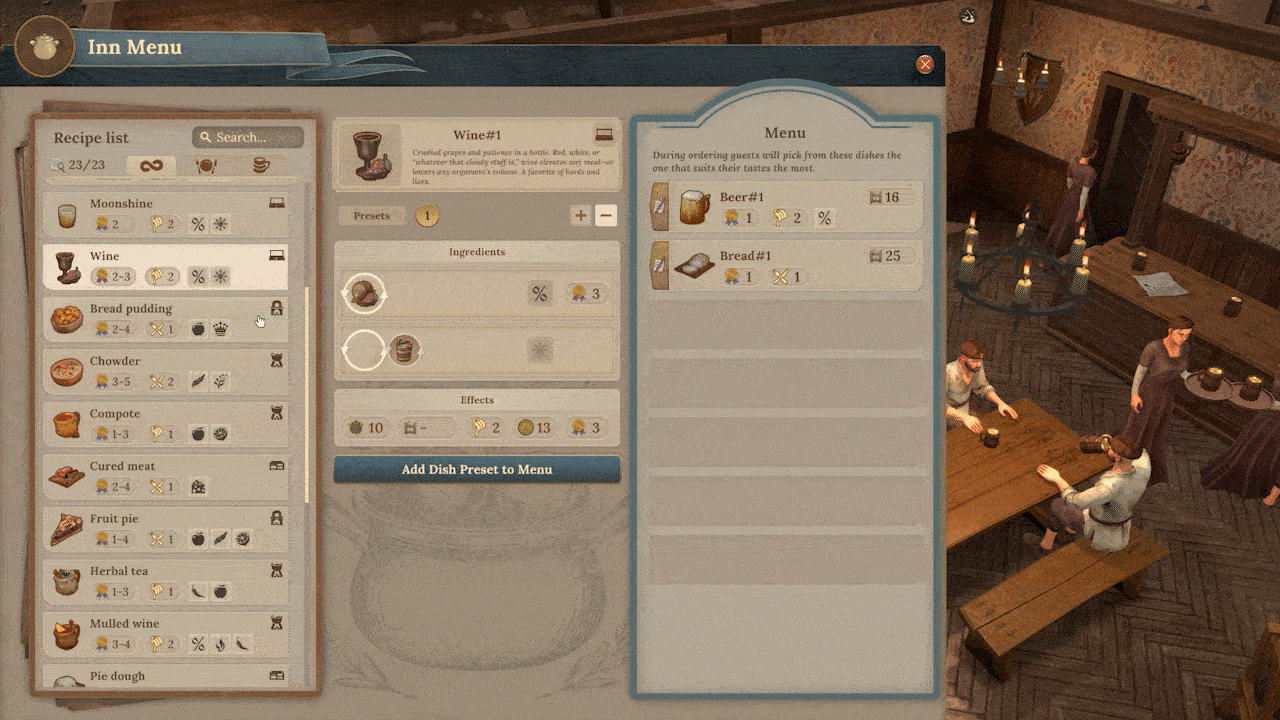The width and height of the screenshot is (1280, 720).
Task: Choose the Mulled wine recipe
Action: click(x=167, y=634)
